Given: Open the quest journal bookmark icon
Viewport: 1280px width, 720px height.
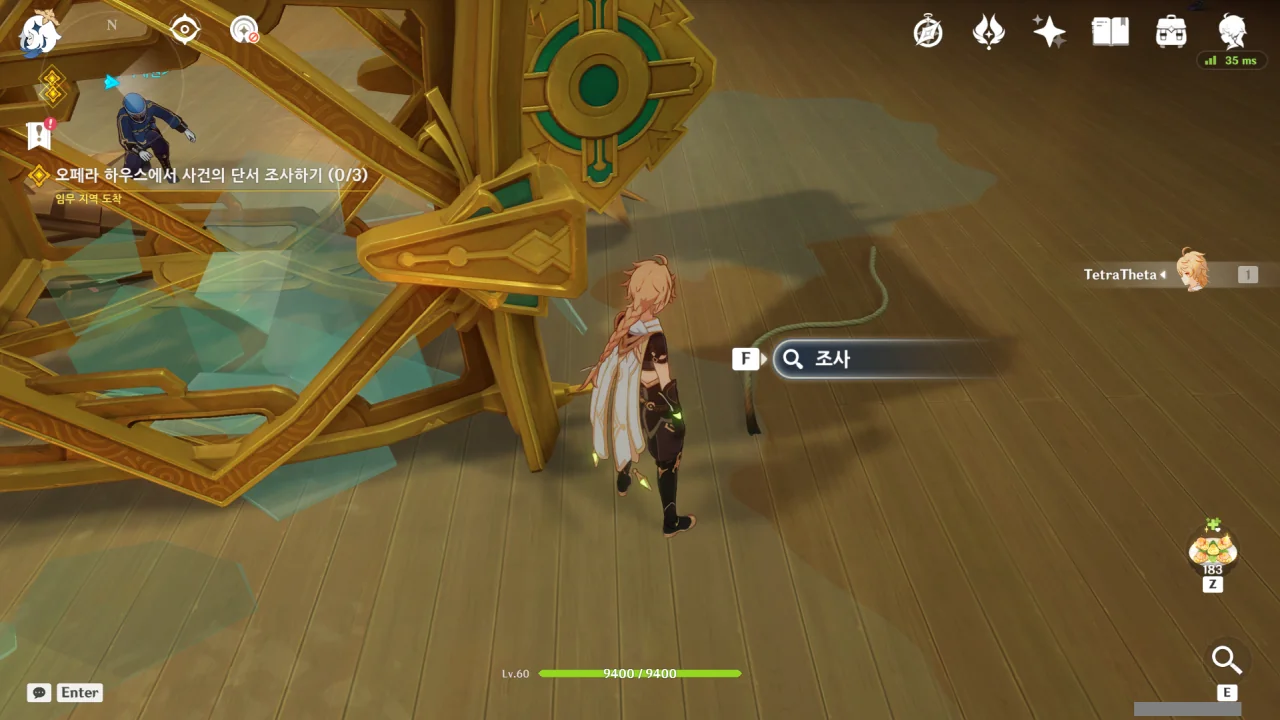Looking at the screenshot, I should 39,136.
